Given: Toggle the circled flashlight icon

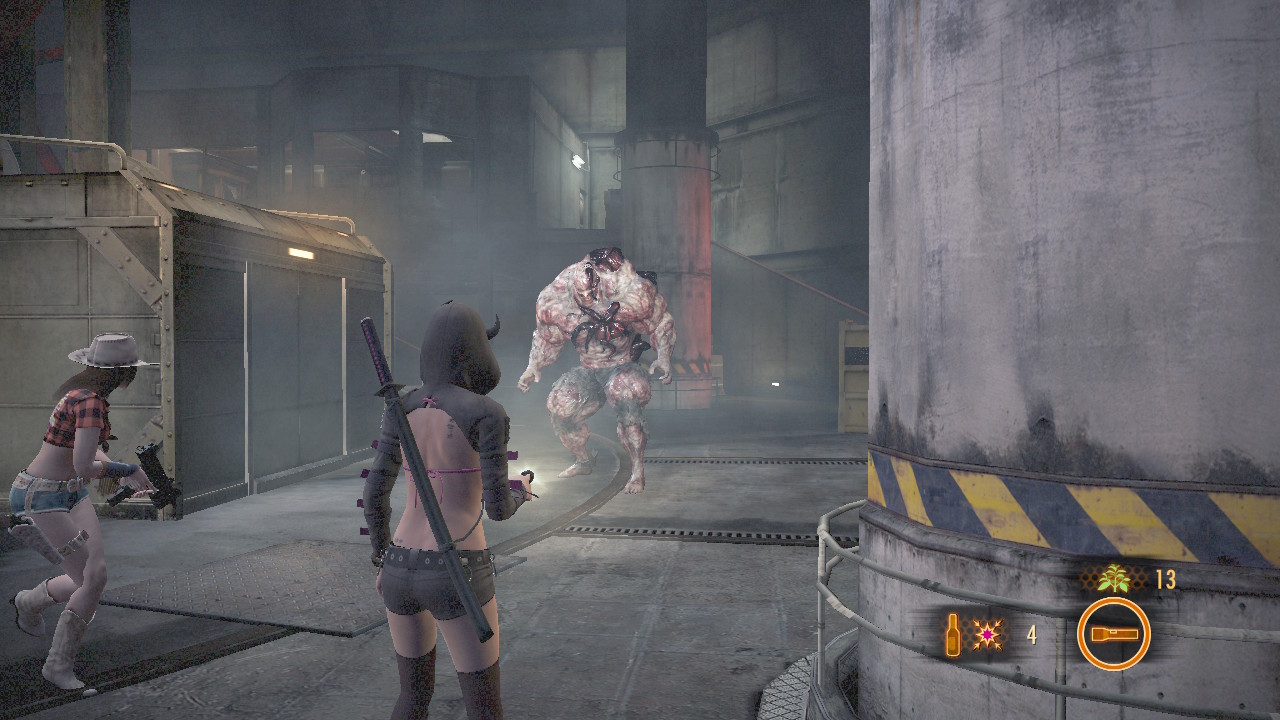Looking at the screenshot, I should coord(1113,634).
